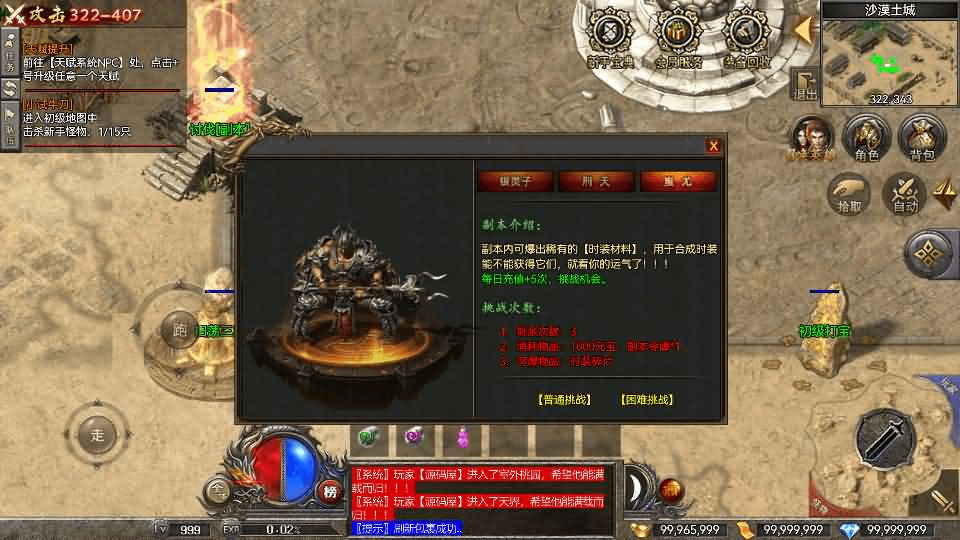The image size is (960, 540).
Task: Start the 普通挑战 normal challenge
Action: [564, 399]
